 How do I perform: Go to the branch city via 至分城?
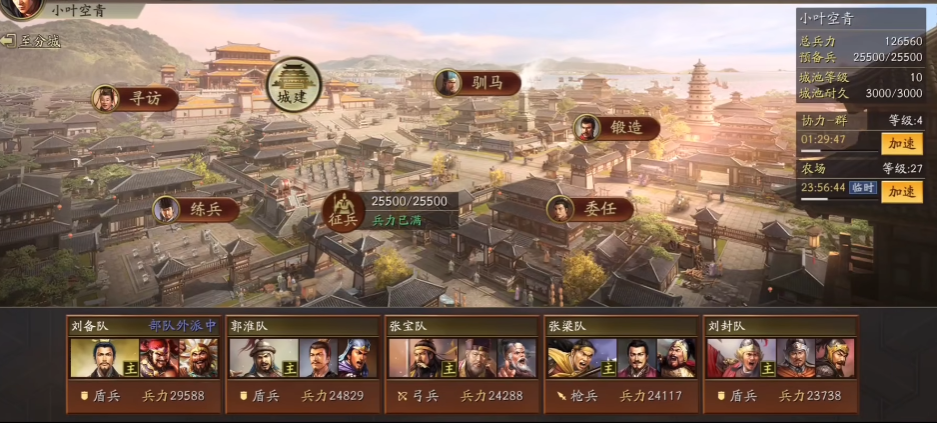(32, 41)
